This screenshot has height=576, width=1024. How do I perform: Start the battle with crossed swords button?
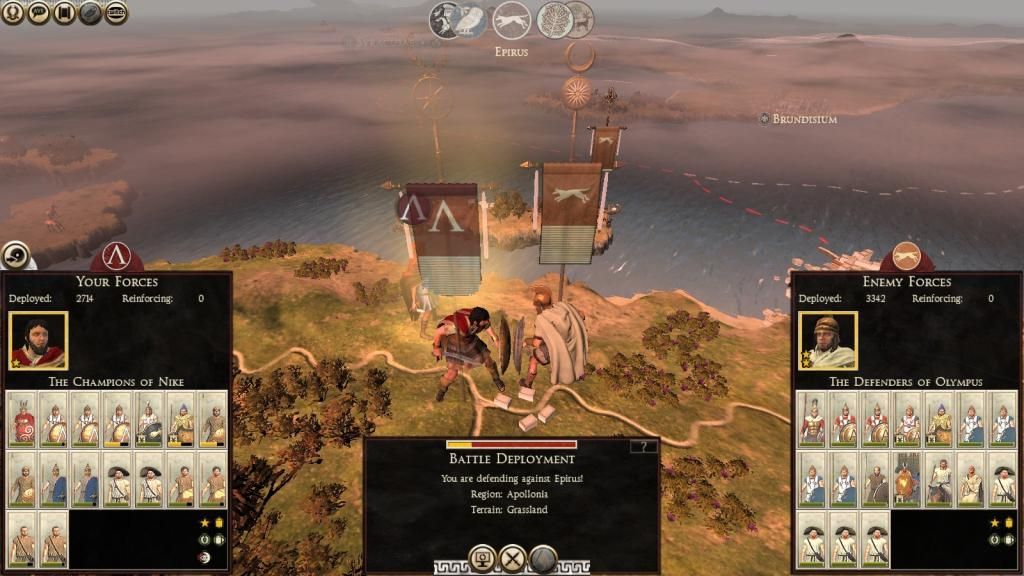pyautogui.click(x=513, y=558)
